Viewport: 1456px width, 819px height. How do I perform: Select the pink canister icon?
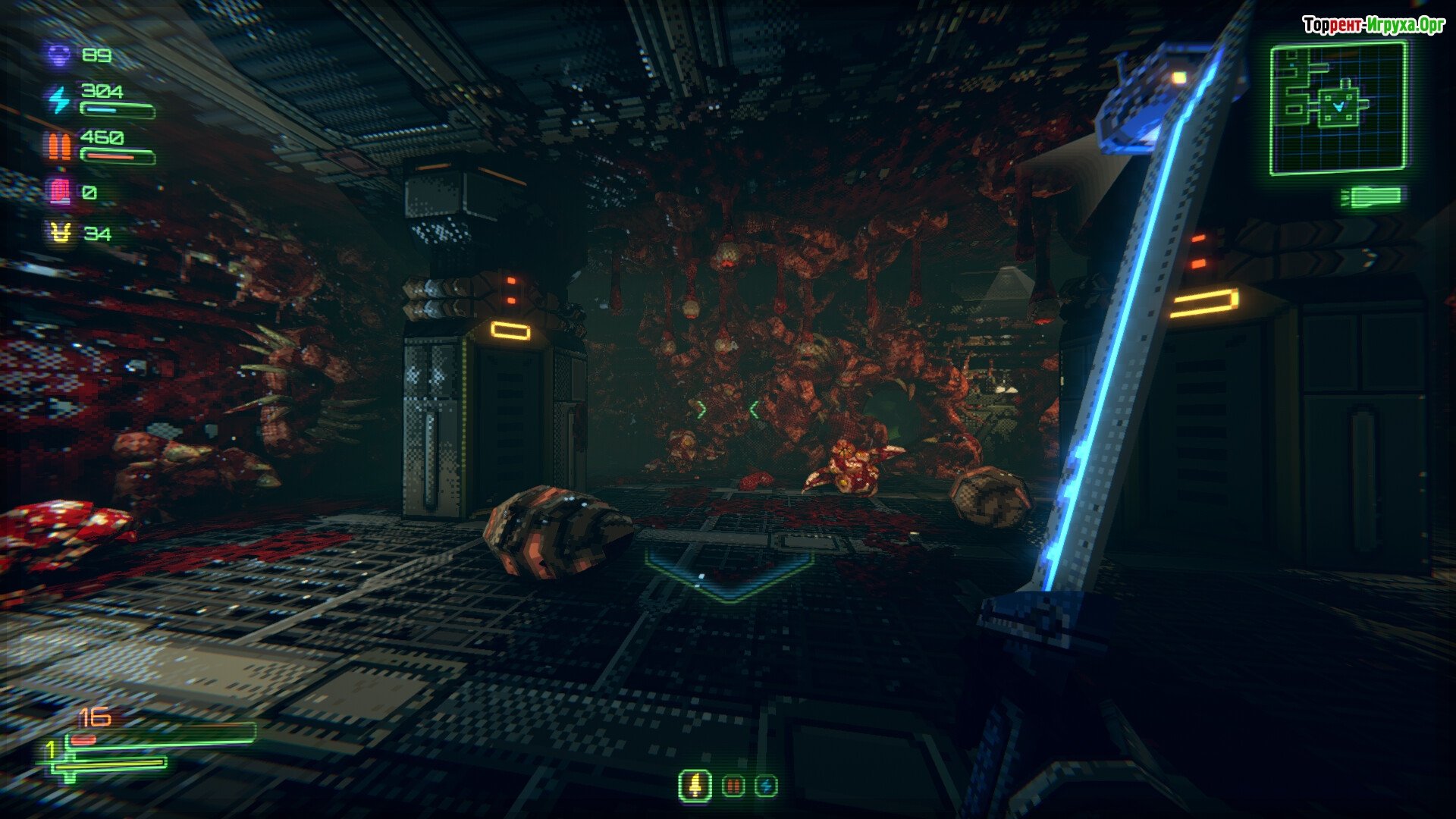pos(59,192)
